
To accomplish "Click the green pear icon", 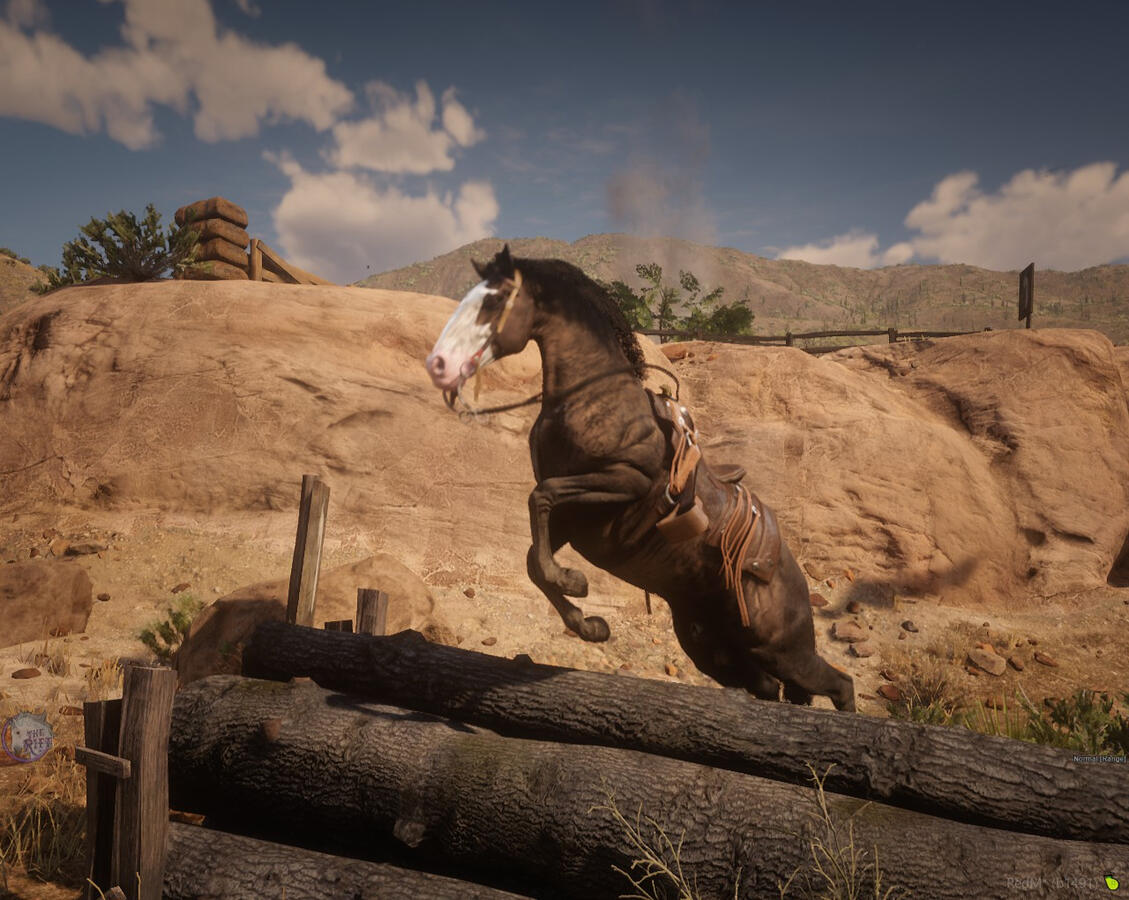I will [1111, 883].
